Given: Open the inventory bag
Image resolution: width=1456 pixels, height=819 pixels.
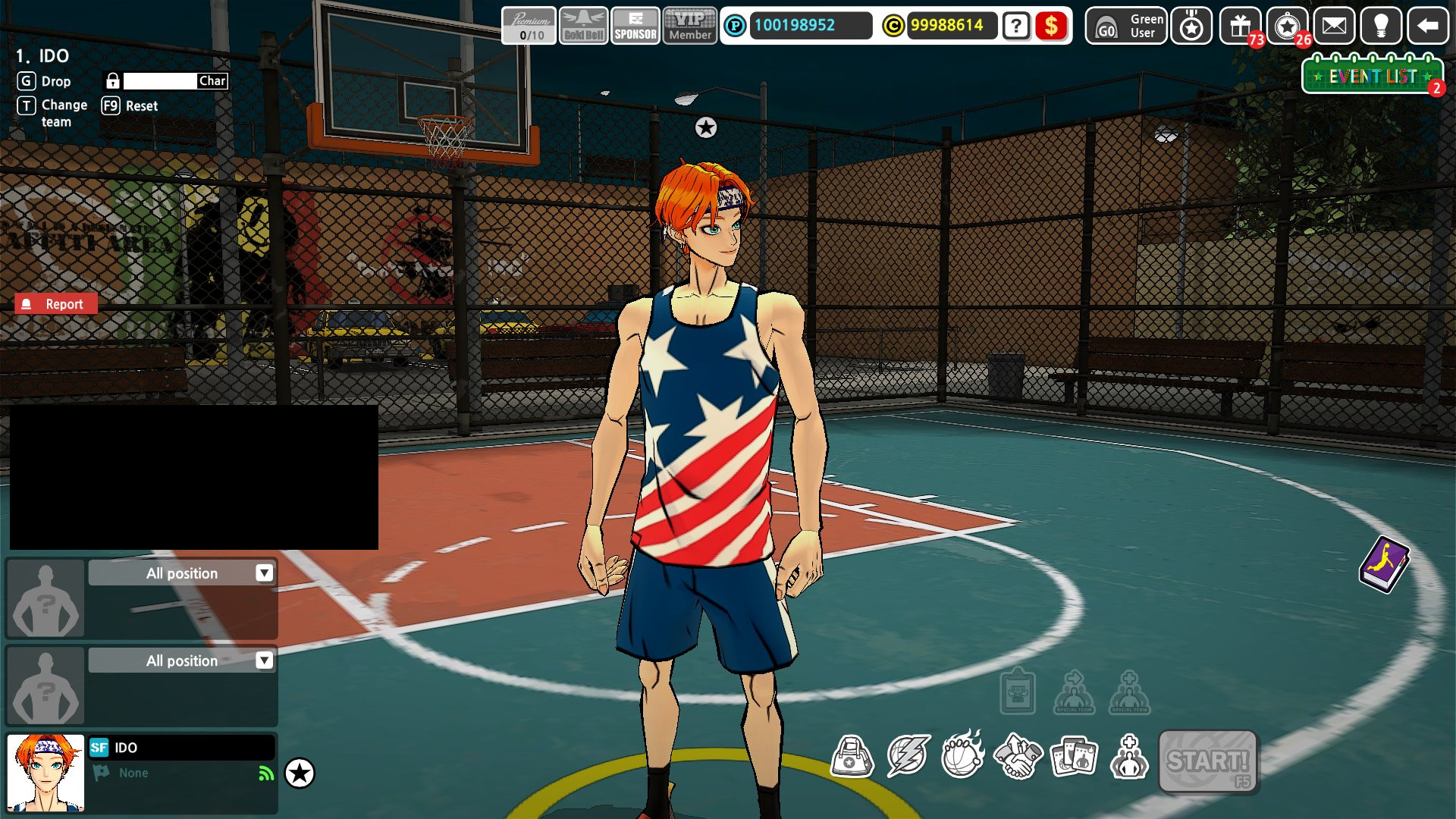Looking at the screenshot, I should [x=853, y=755].
